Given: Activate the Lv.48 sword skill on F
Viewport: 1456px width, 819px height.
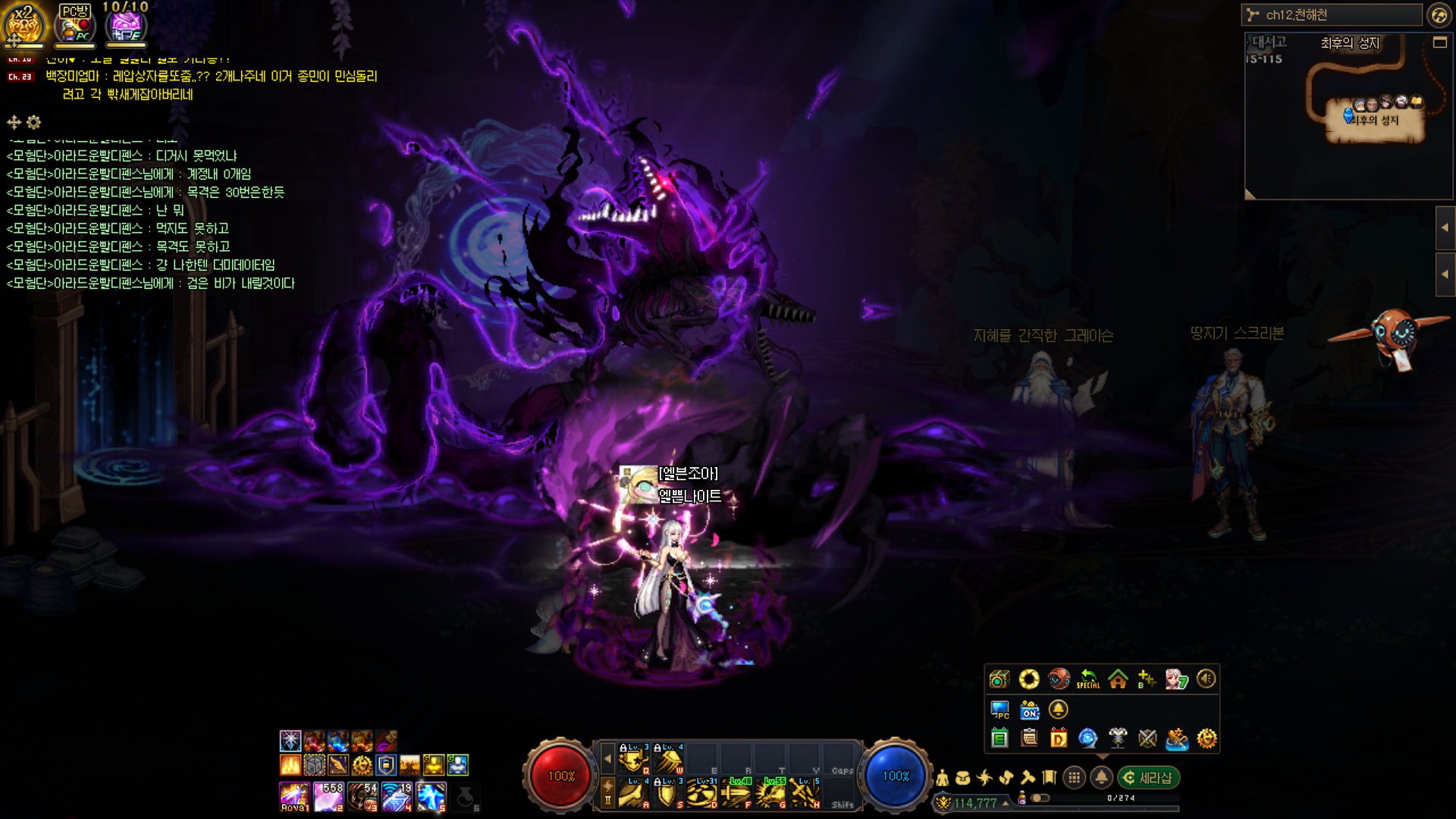Looking at the screenshot, I should (736, 792).
